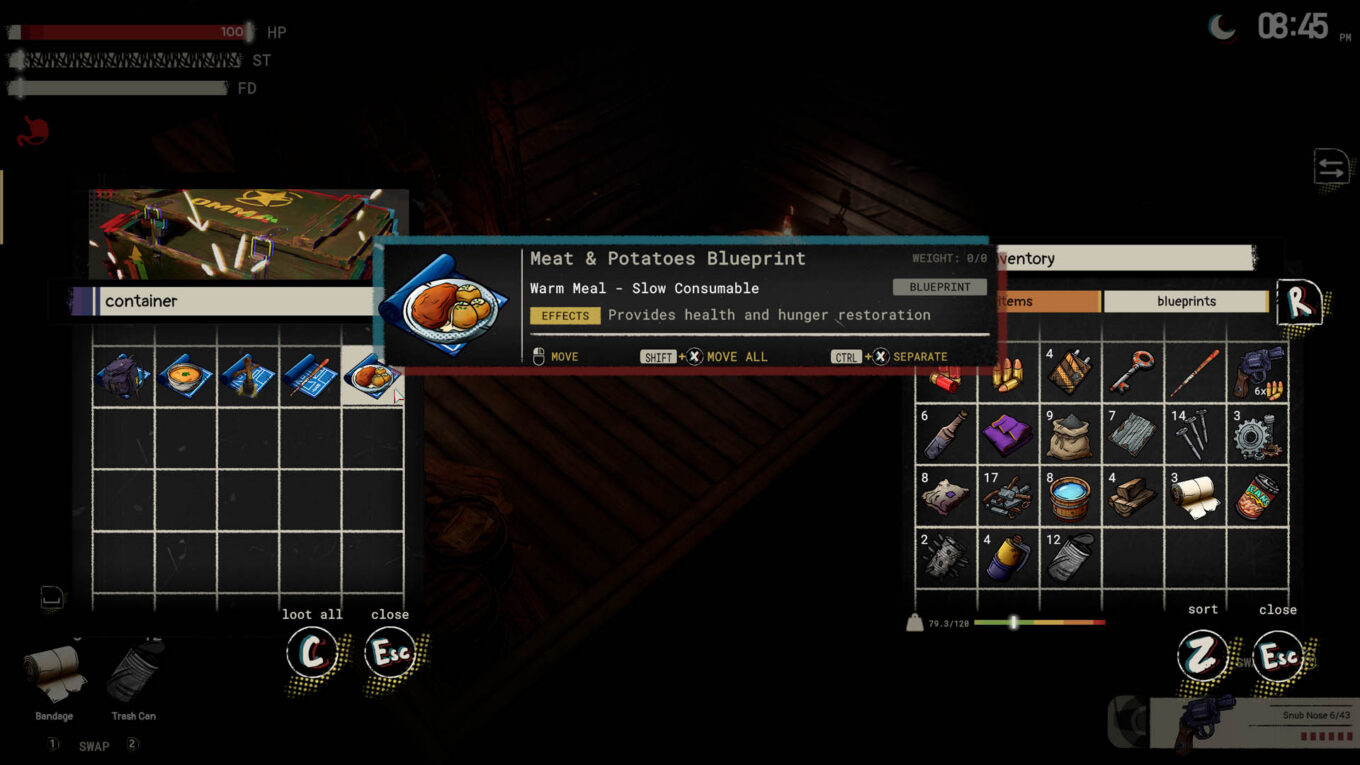Select the orange key in inventory

pos(1132,373)
